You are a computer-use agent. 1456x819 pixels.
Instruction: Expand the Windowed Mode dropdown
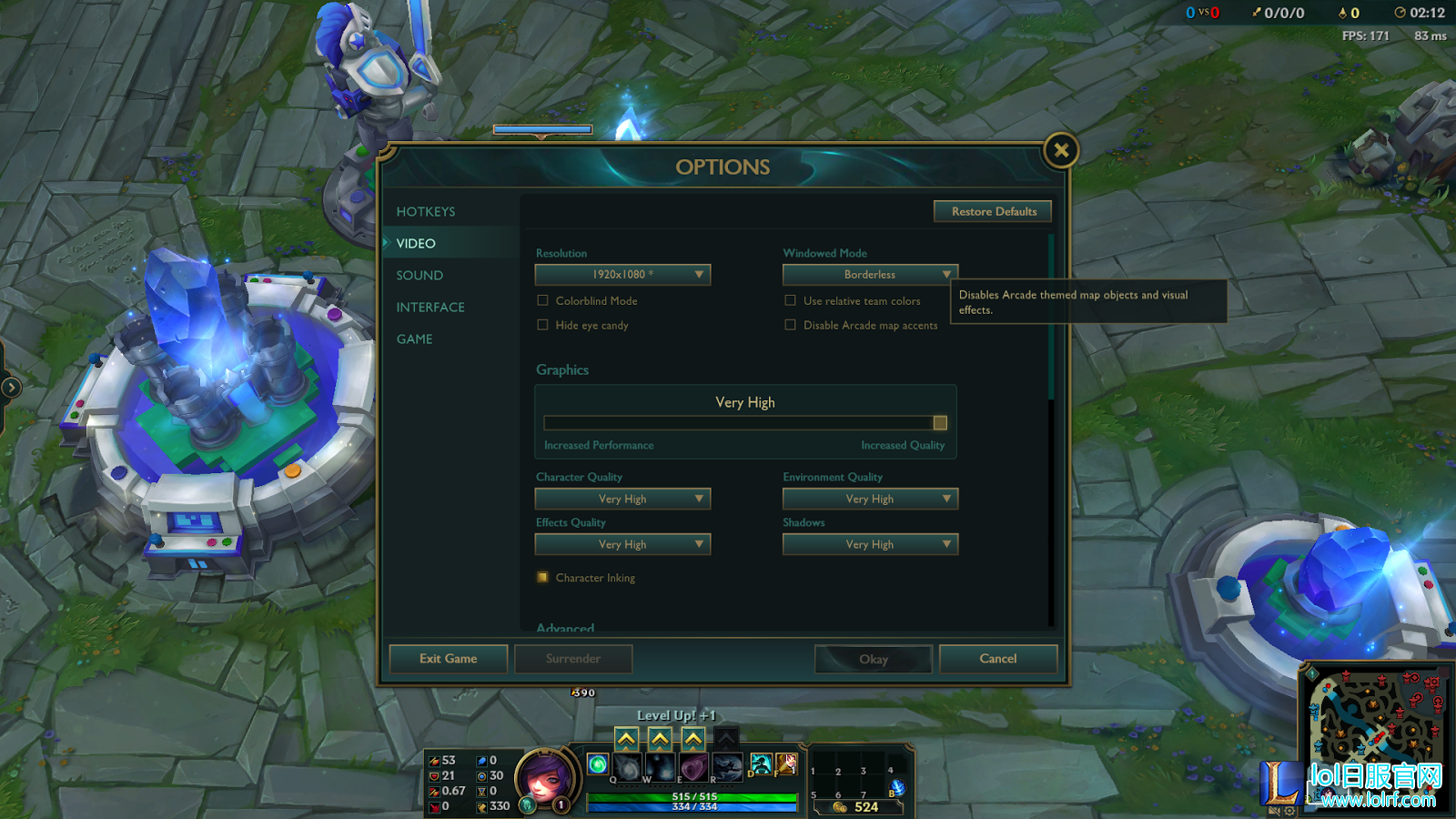tap(870, 275)
